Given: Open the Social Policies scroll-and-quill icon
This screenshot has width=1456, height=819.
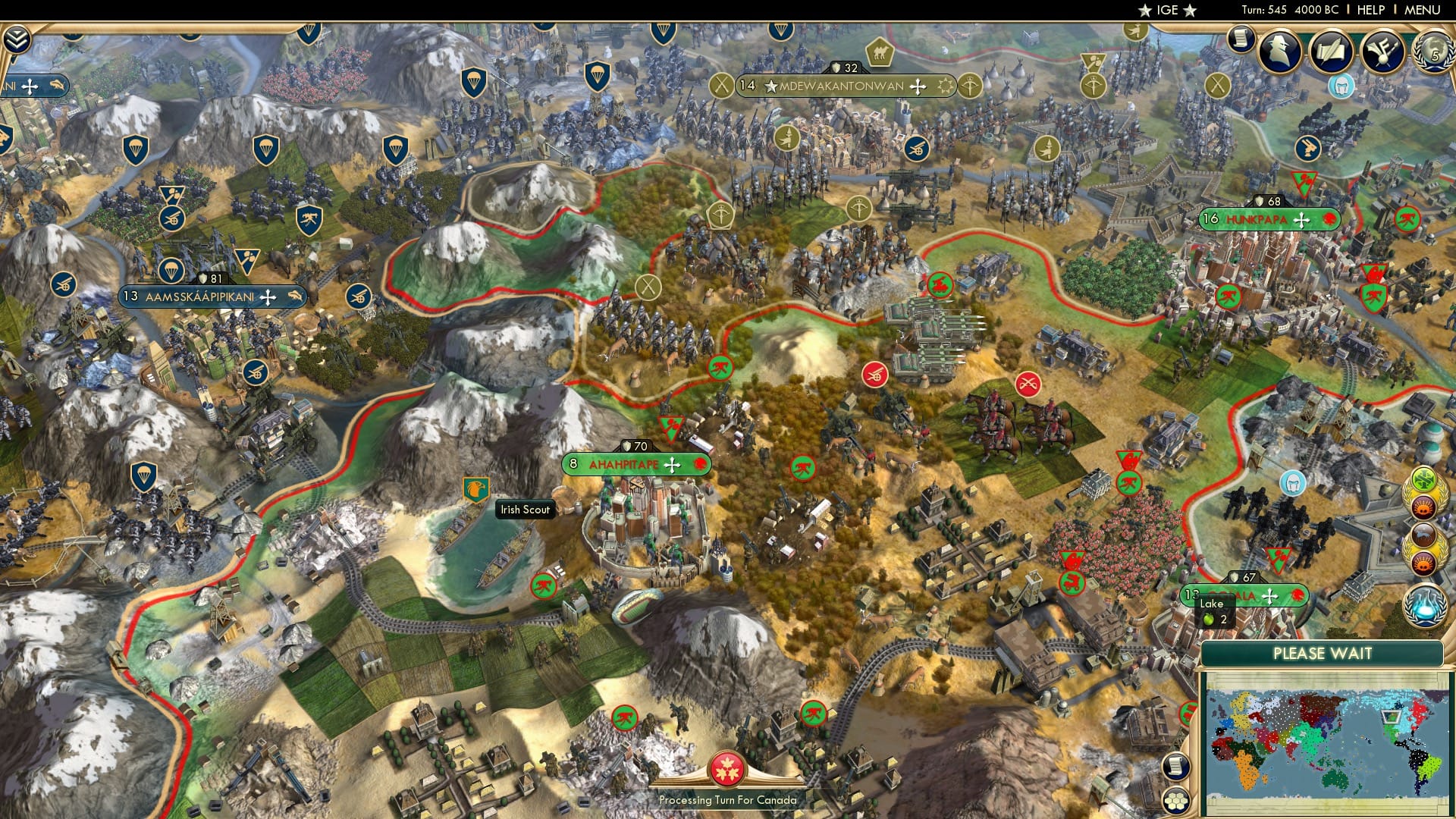Looking at the screenshot, I should pyautogui.click(x=1330, y=50).
